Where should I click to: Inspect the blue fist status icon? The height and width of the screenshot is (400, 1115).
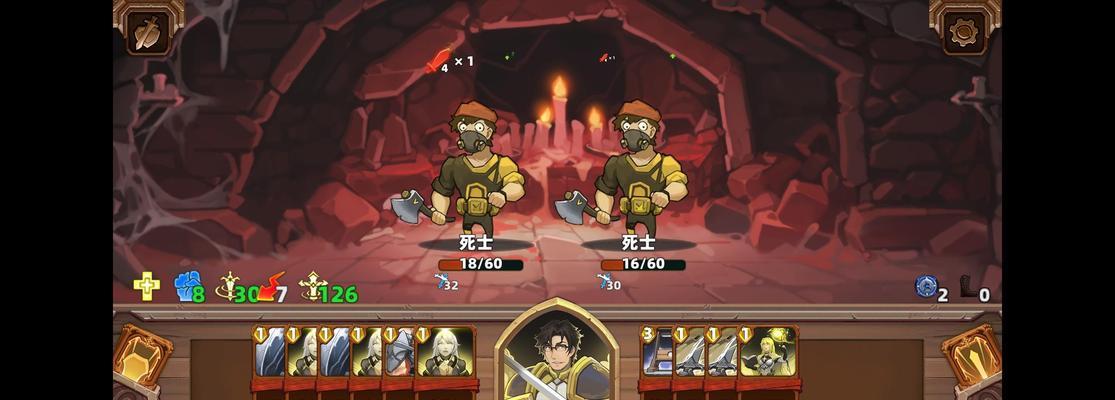pyautogui.click(x=187, y=288)
